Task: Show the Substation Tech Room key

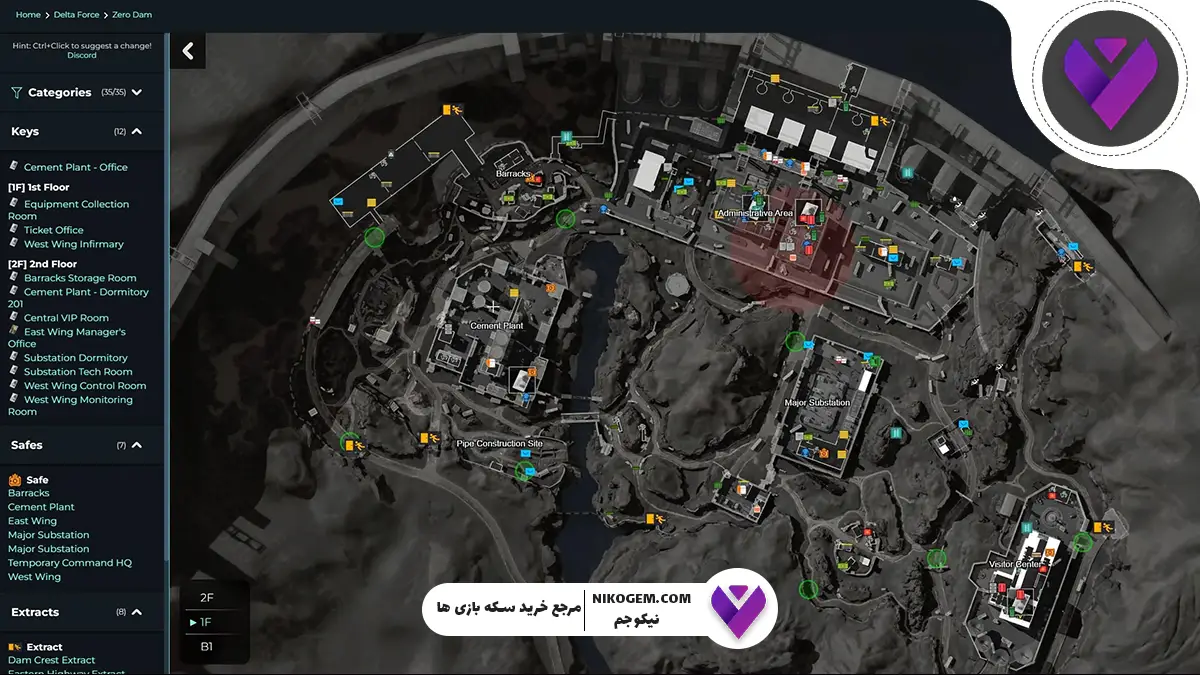Action: [78, 372]
